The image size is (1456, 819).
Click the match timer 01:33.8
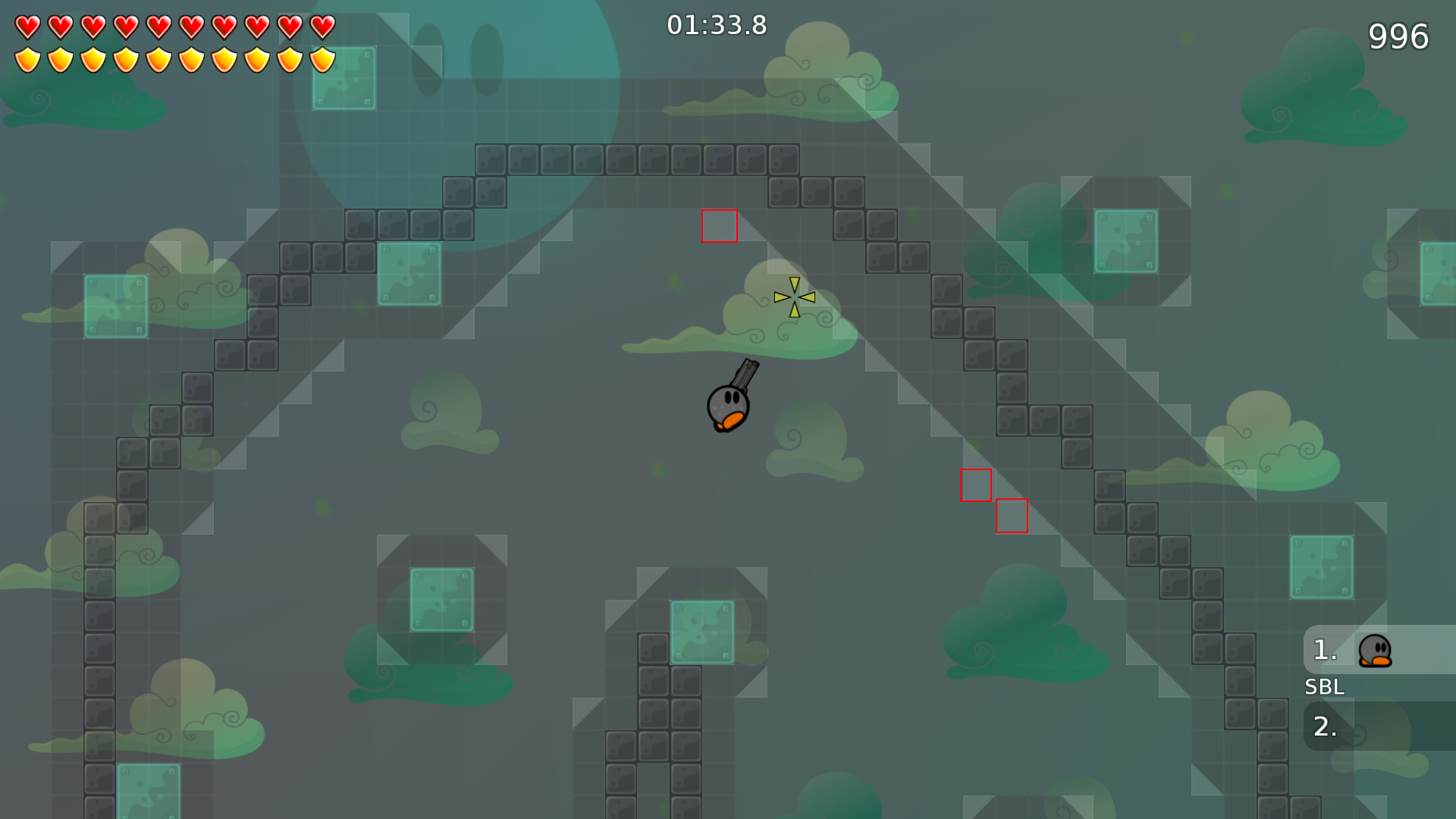(x=715, y=25)
